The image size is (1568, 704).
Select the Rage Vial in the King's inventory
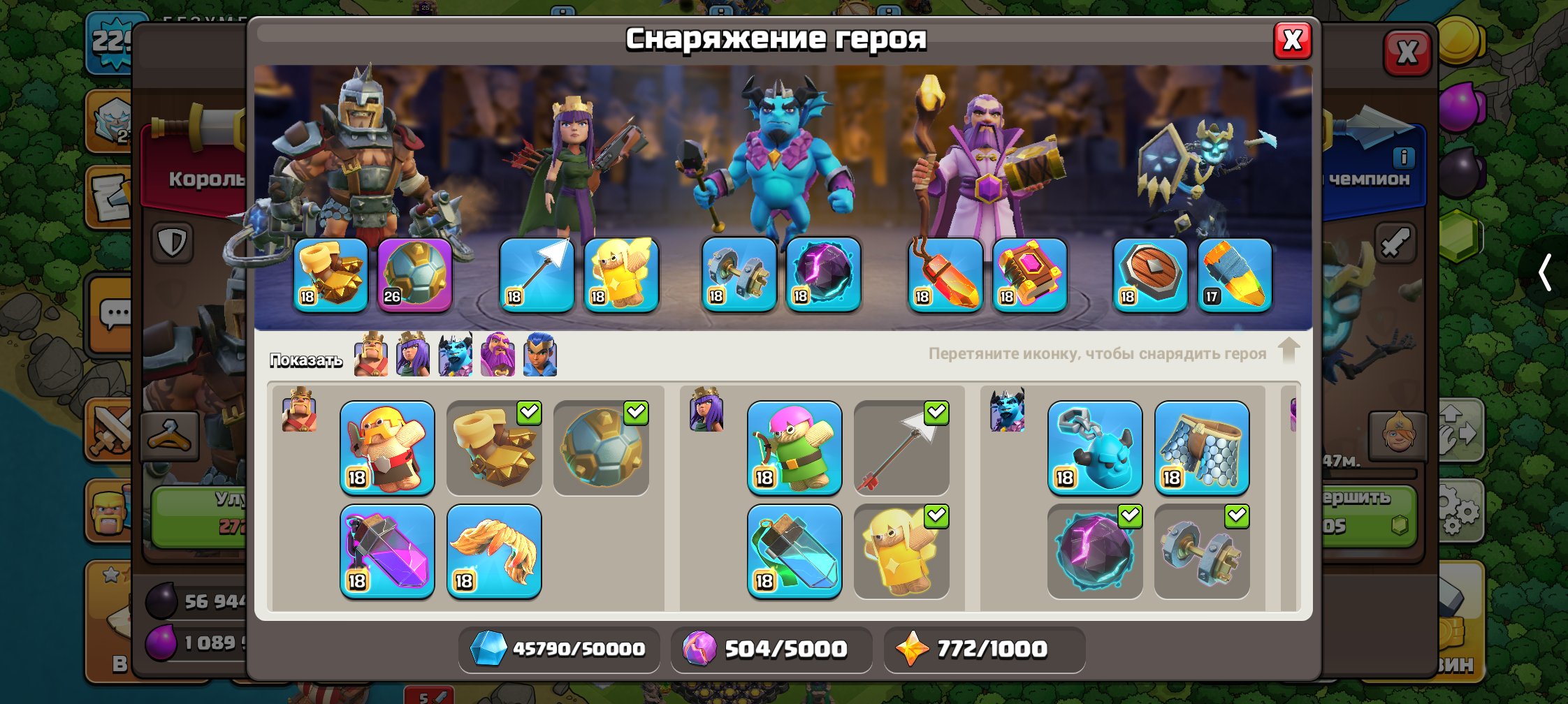coord(386,552)
